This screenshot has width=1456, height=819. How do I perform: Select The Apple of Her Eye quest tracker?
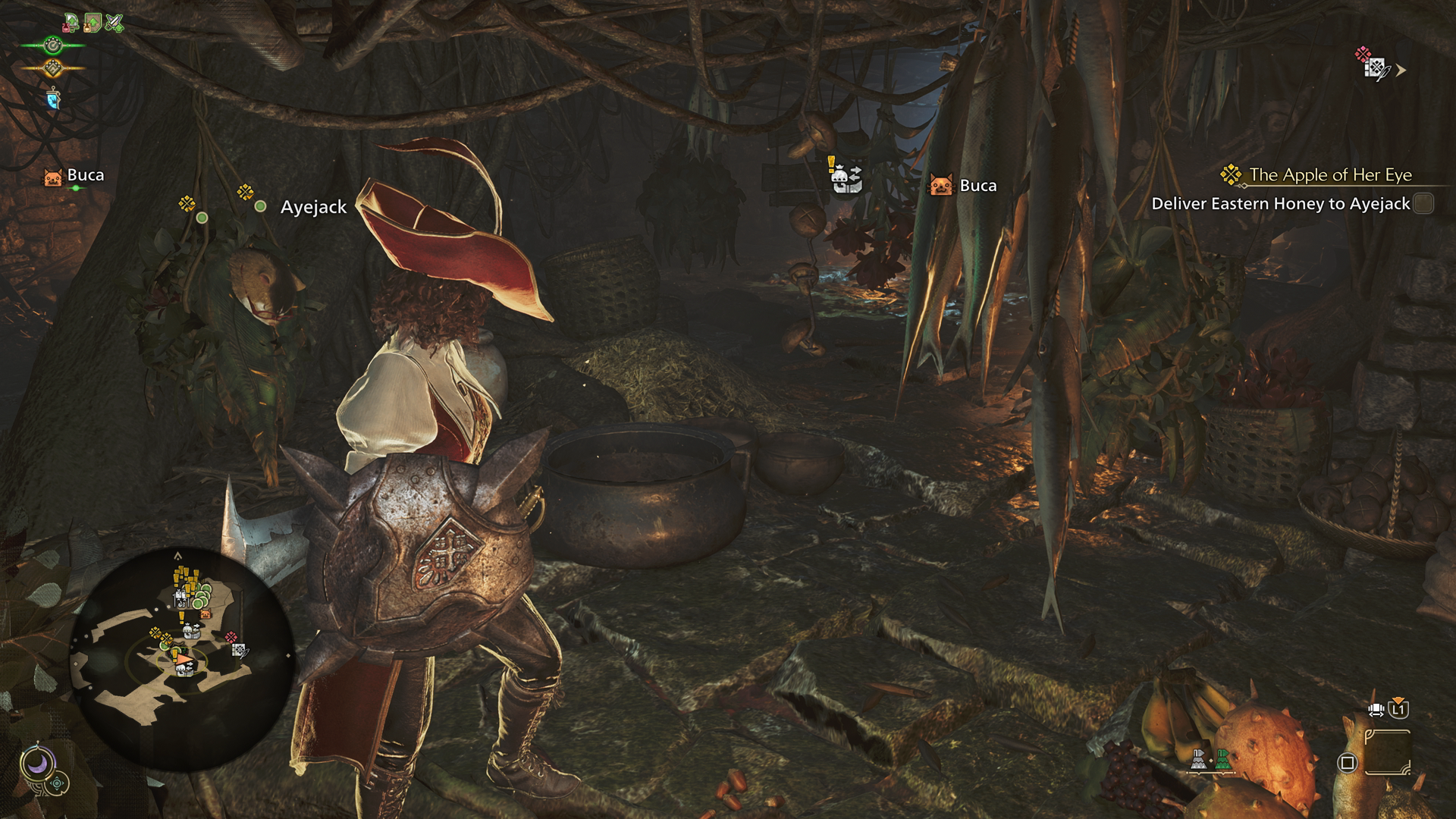1329,175
